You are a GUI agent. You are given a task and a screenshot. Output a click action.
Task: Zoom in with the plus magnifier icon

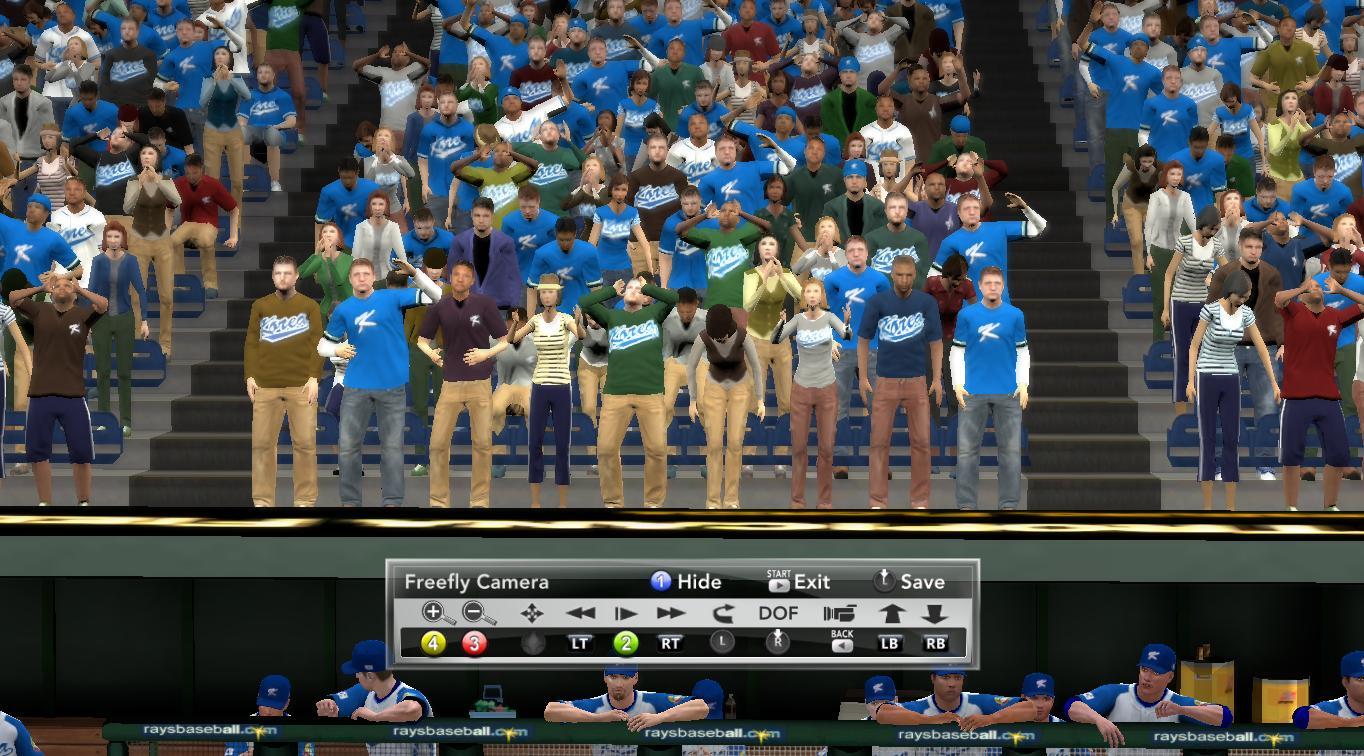pyautogui.click(x=433, y=613)
